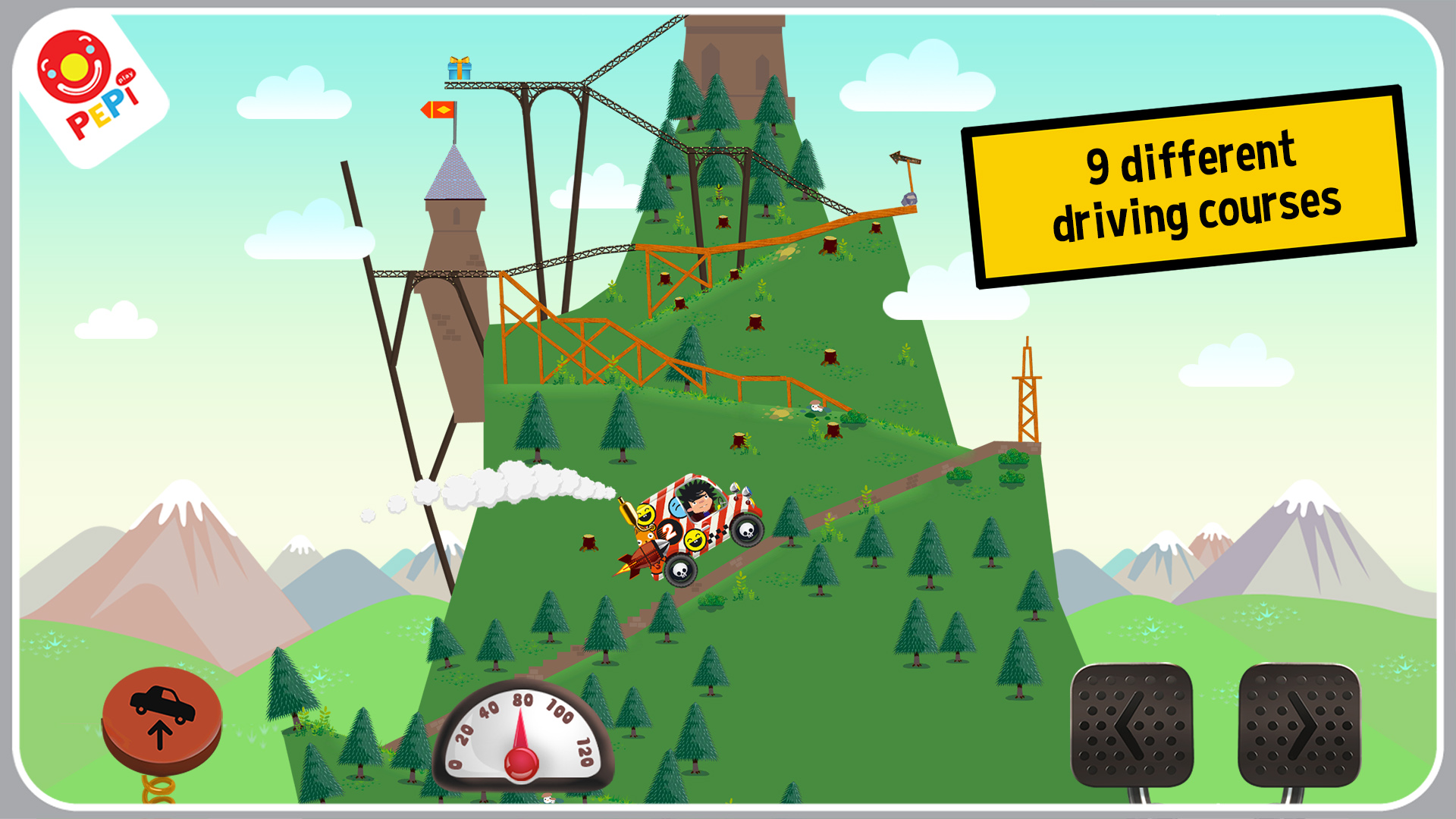1456x819 pixels.
Task: Click the number 2 badge on the car
Action: pos(670,532)
